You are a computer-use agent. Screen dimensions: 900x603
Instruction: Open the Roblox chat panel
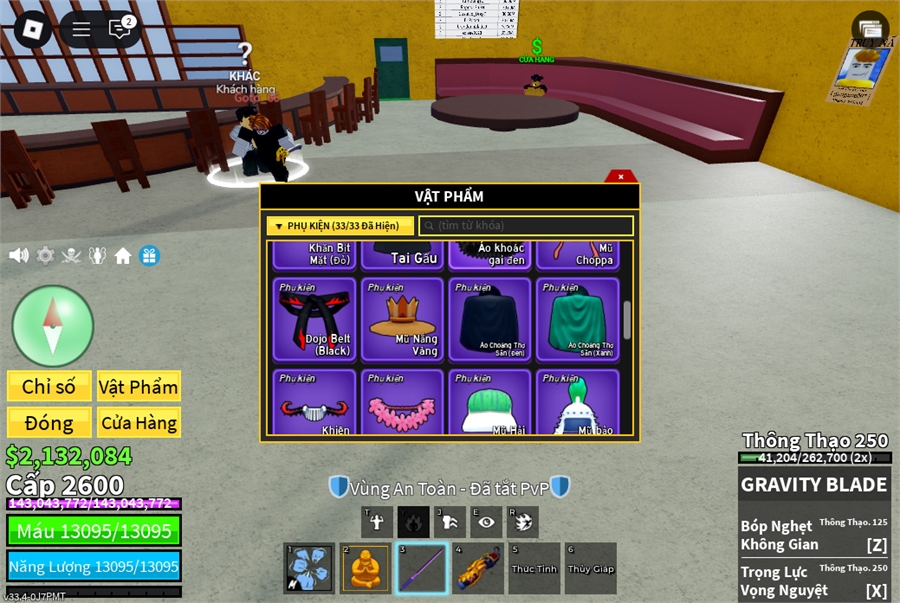click(x=121, y=29)
